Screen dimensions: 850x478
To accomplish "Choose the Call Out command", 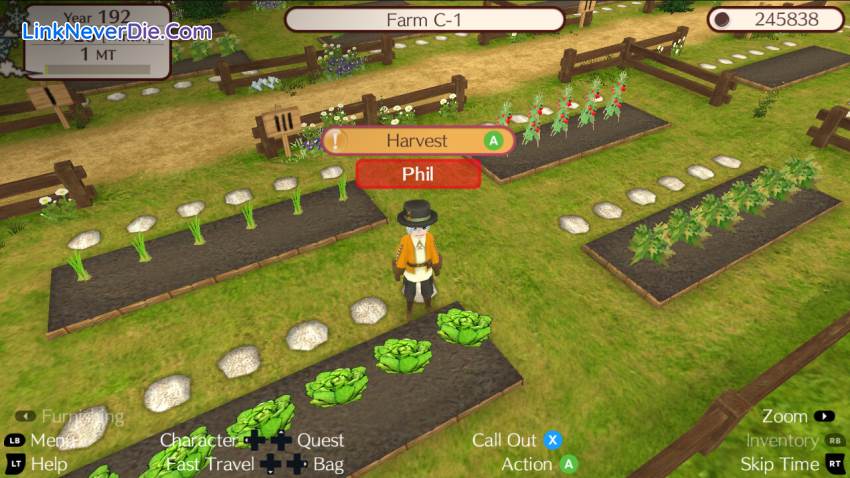I will coord(504,440).
